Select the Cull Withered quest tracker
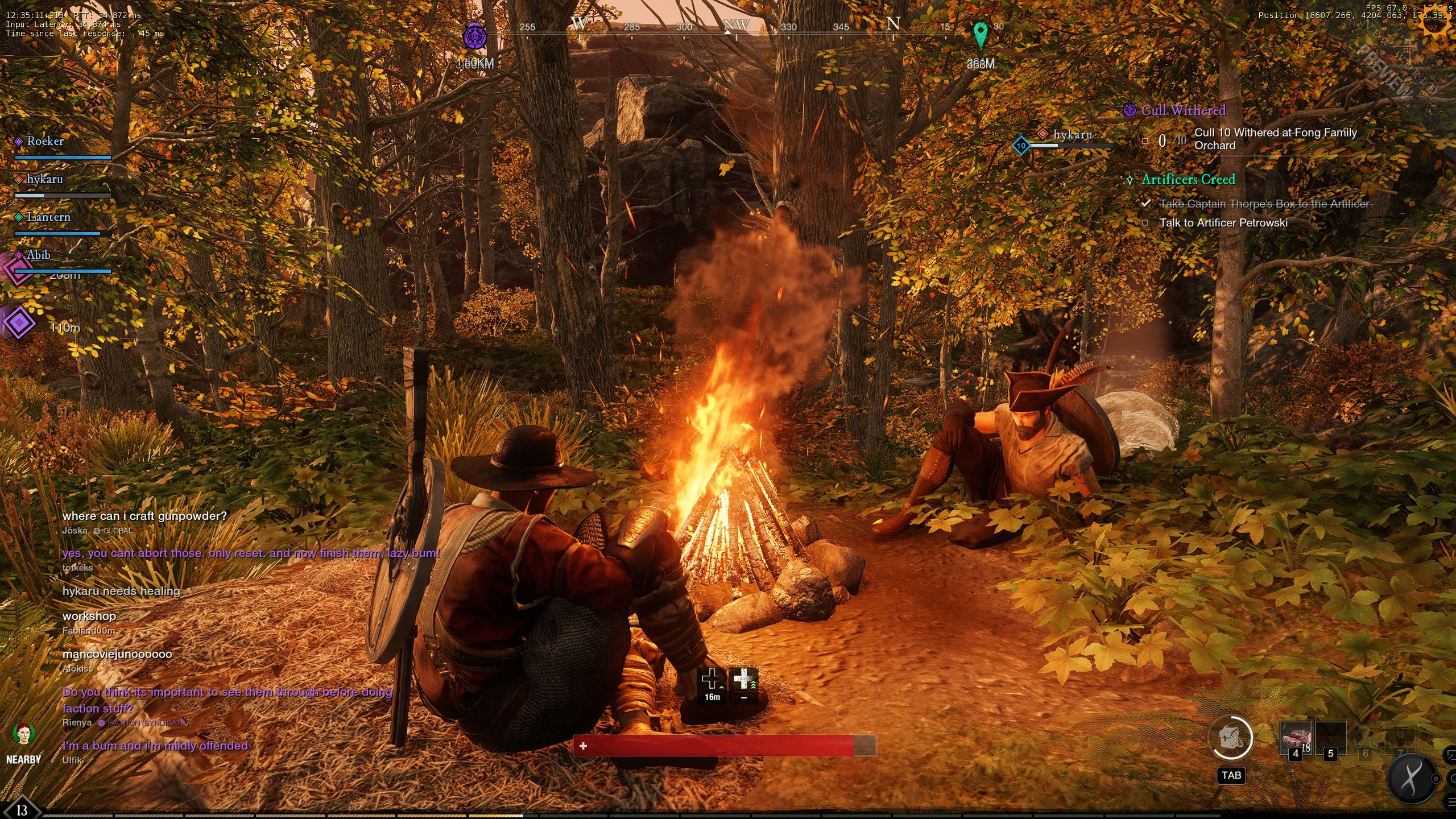The height and width of the screenshot is (819, 1456). [x=1183, y=111]
